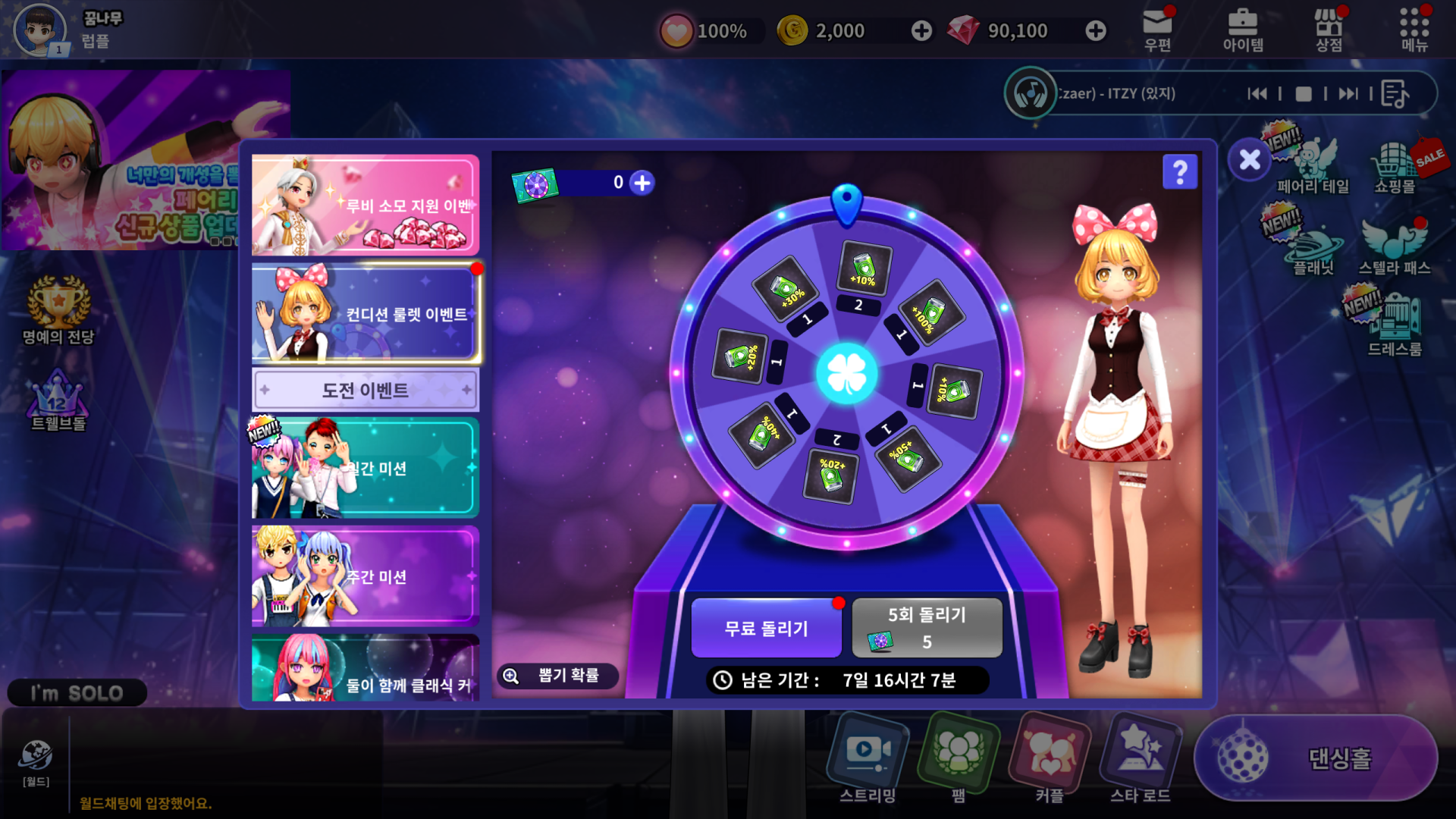This screenshot has height=819, width=1456.
Task: Select the 컨디션 룰렛 이벤트 banner
Action: [x=365, y=314]
